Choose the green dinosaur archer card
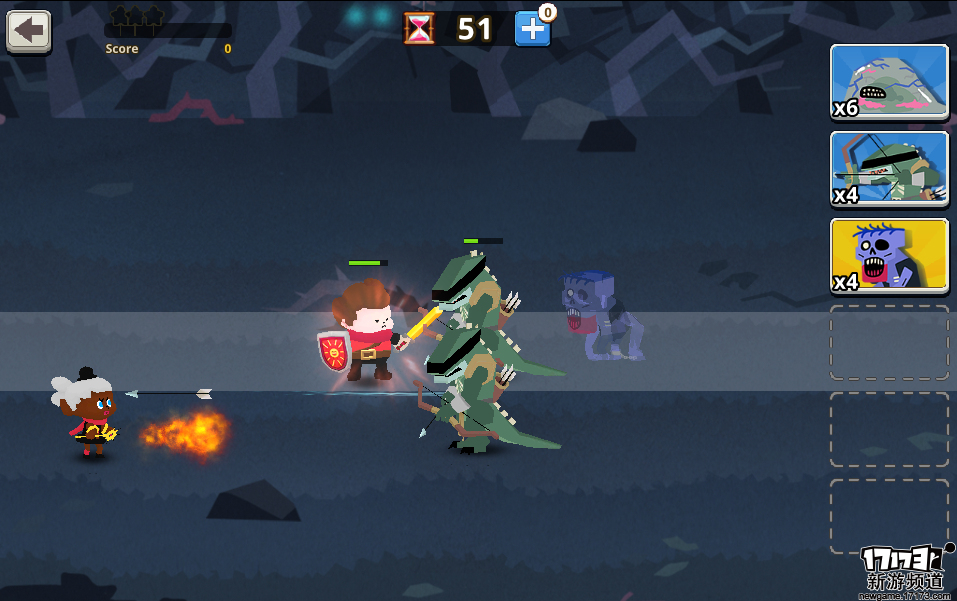Screen dimensions: 957x601 click(x=889, y=169)
